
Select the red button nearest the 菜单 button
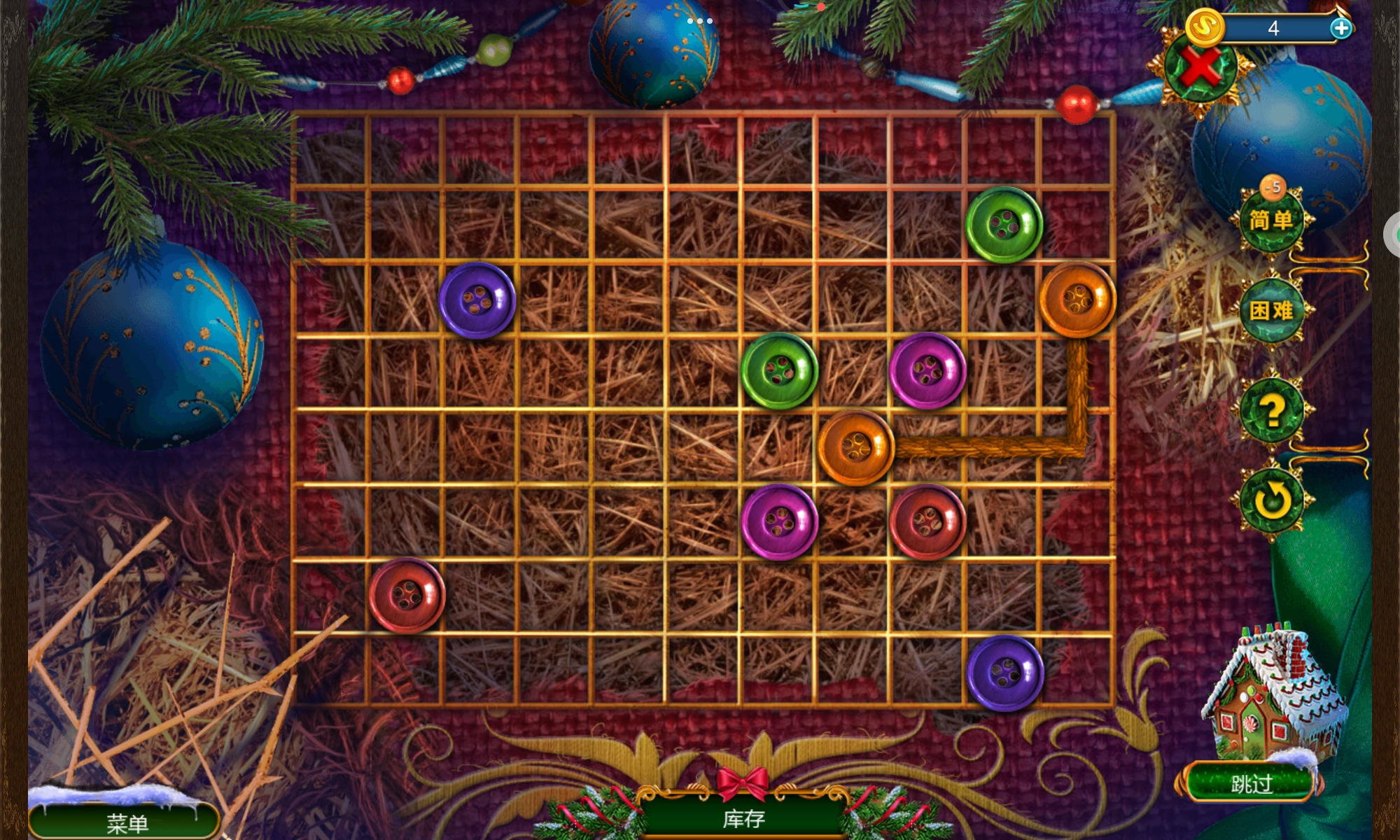(407, 595)
